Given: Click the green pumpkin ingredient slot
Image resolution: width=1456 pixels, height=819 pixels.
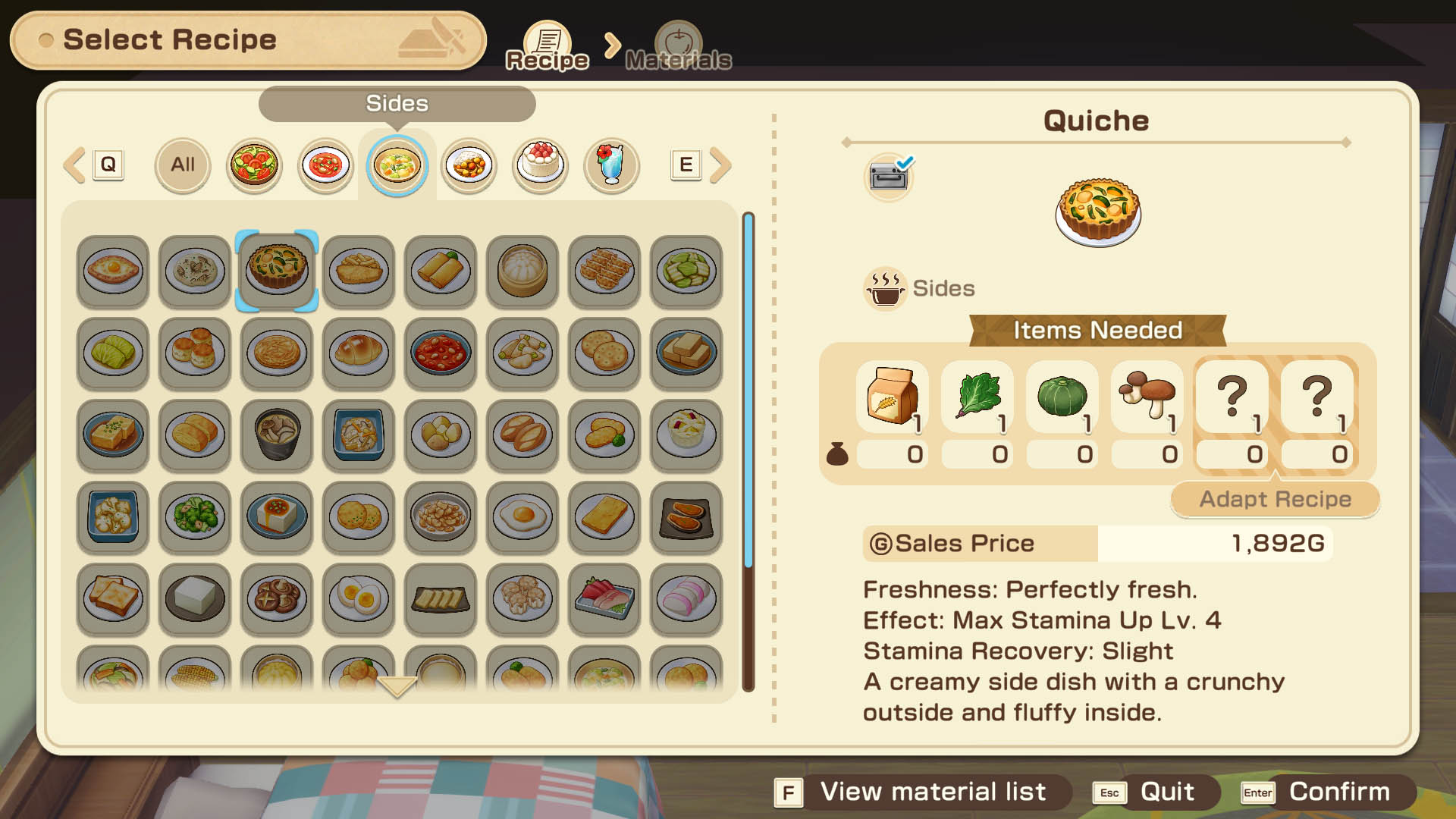Looking at the screenshot, I should pyautogui.click(x=1062, y=397).
